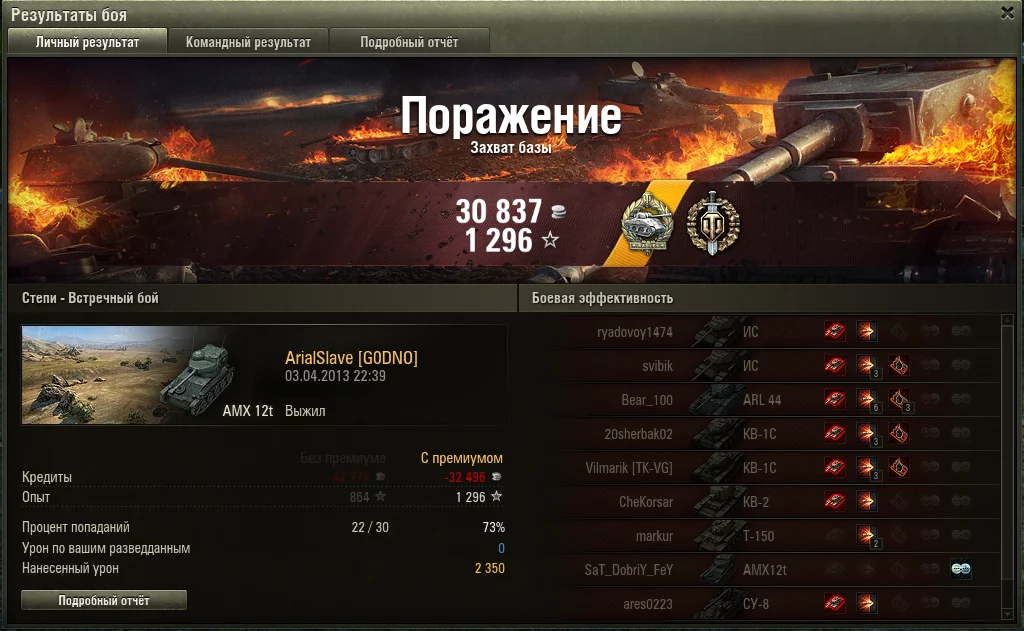Select the ryadovoy1474 player row
Image resolution: width=1024 pixels, height=631 pixels.
click(760, 332)
